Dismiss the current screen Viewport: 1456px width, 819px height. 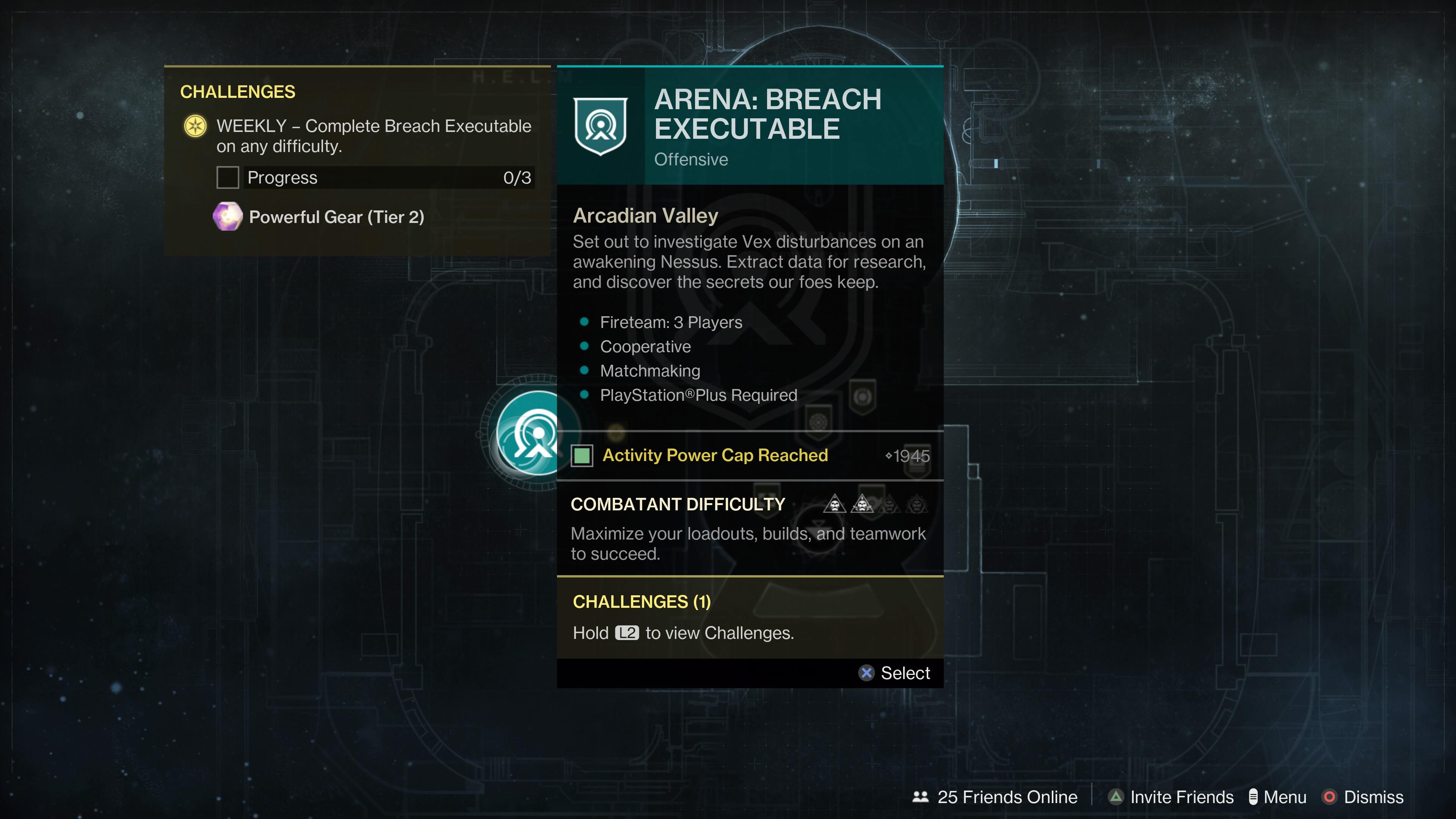click(1363, 797)
